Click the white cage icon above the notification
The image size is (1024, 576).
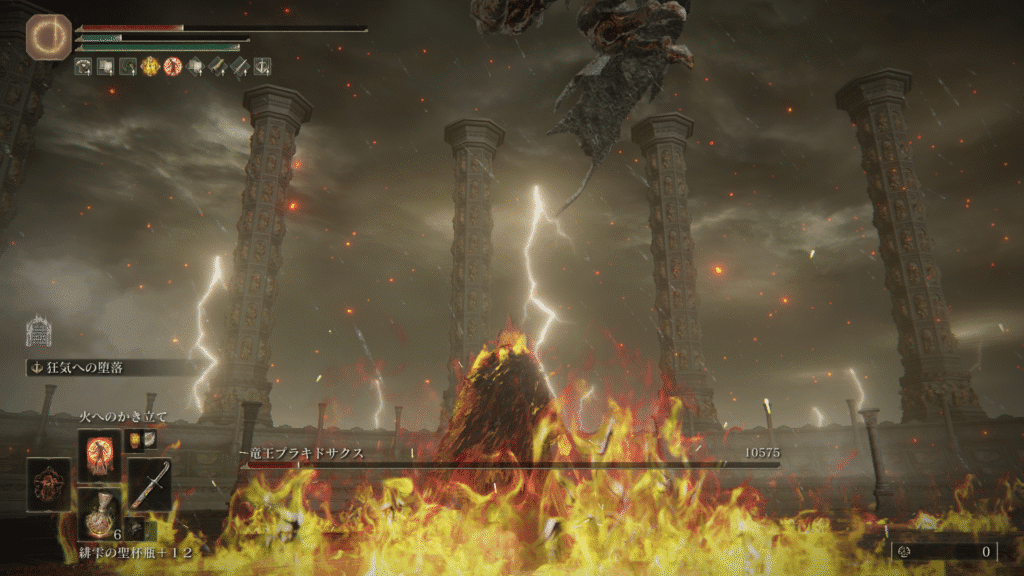38,331
